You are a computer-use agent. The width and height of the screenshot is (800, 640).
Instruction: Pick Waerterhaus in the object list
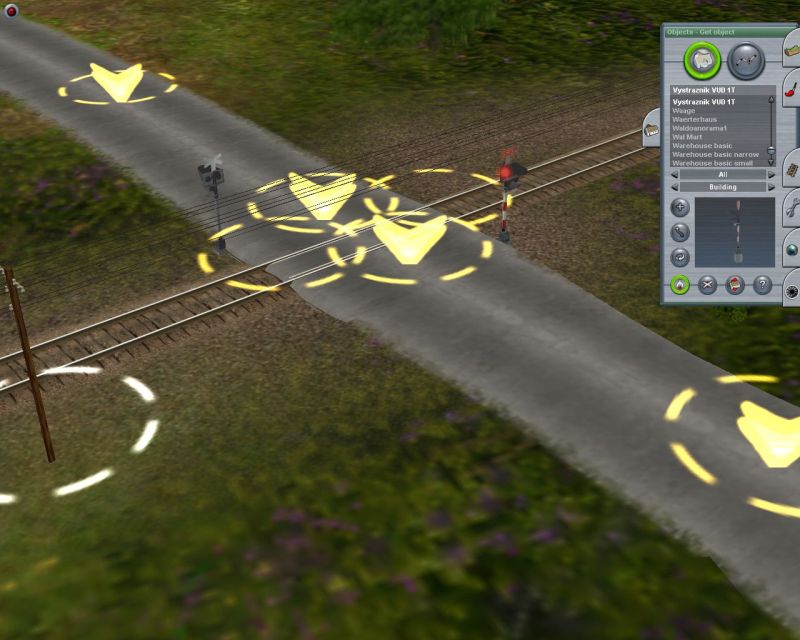click(x=695, y=119)
